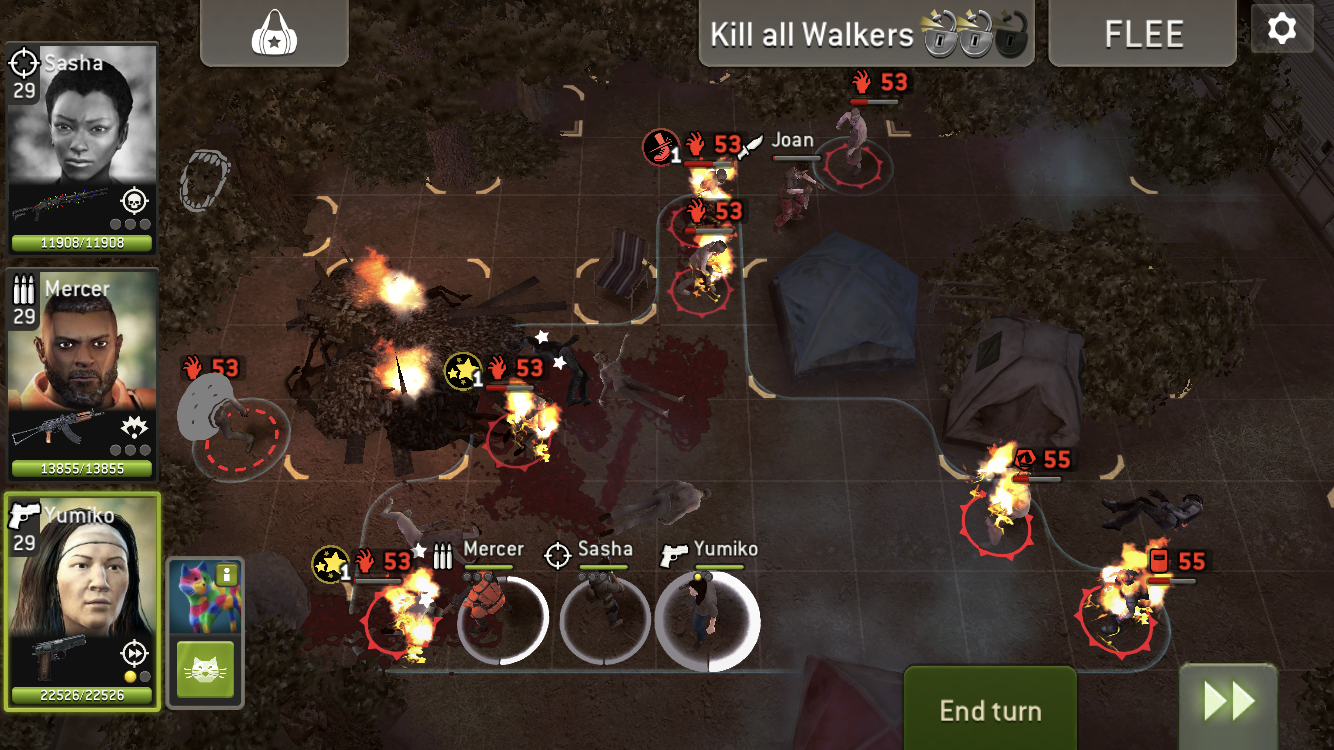Select Mercer's character portrait card
1334x750 pixels.
82,373
